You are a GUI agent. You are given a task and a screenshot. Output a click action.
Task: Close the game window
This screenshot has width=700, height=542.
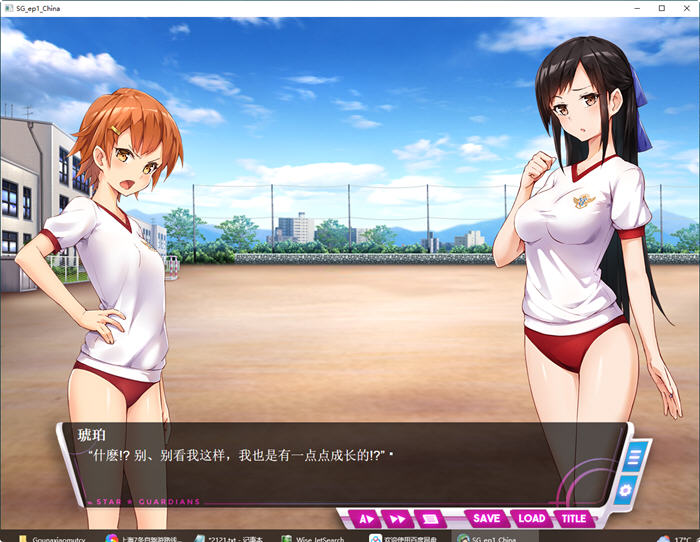pos(685,8)
